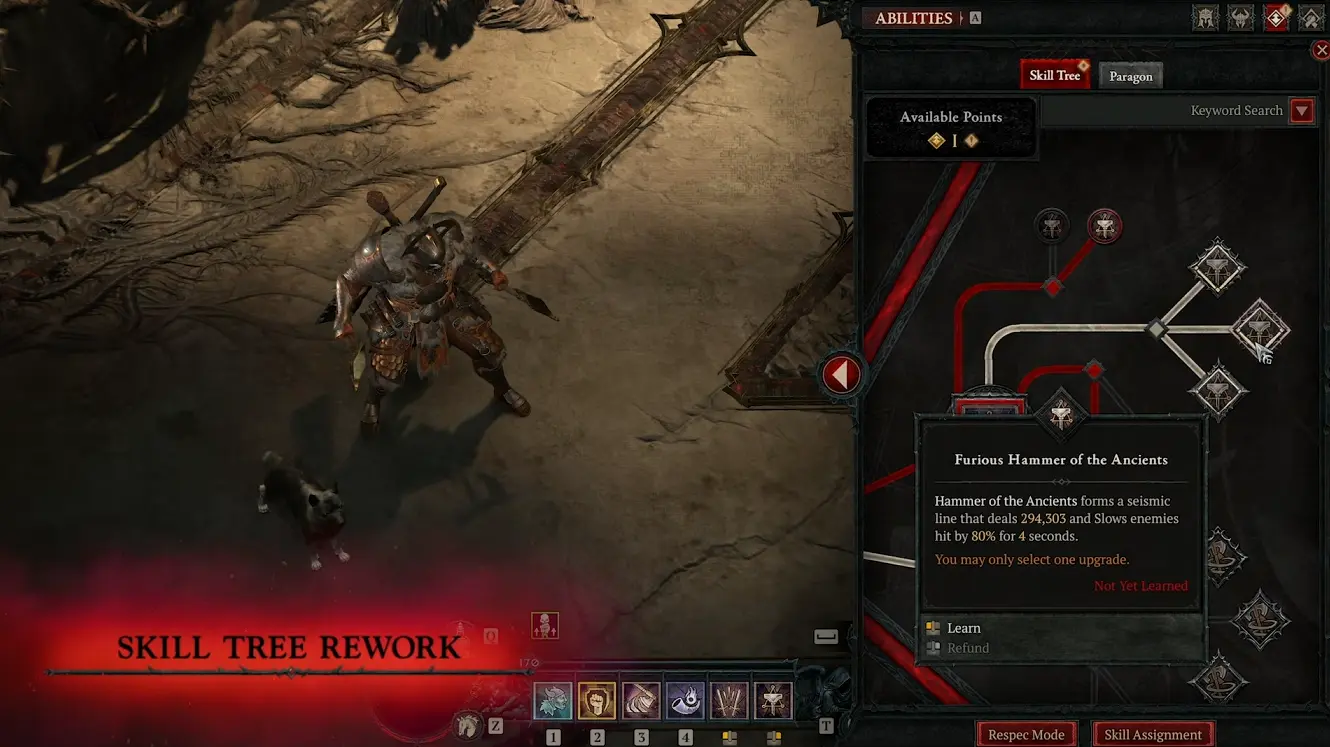Open the character helmet icon in top bar
The height and width of the screenshot is (747, 1330).
coord(1205,17)
